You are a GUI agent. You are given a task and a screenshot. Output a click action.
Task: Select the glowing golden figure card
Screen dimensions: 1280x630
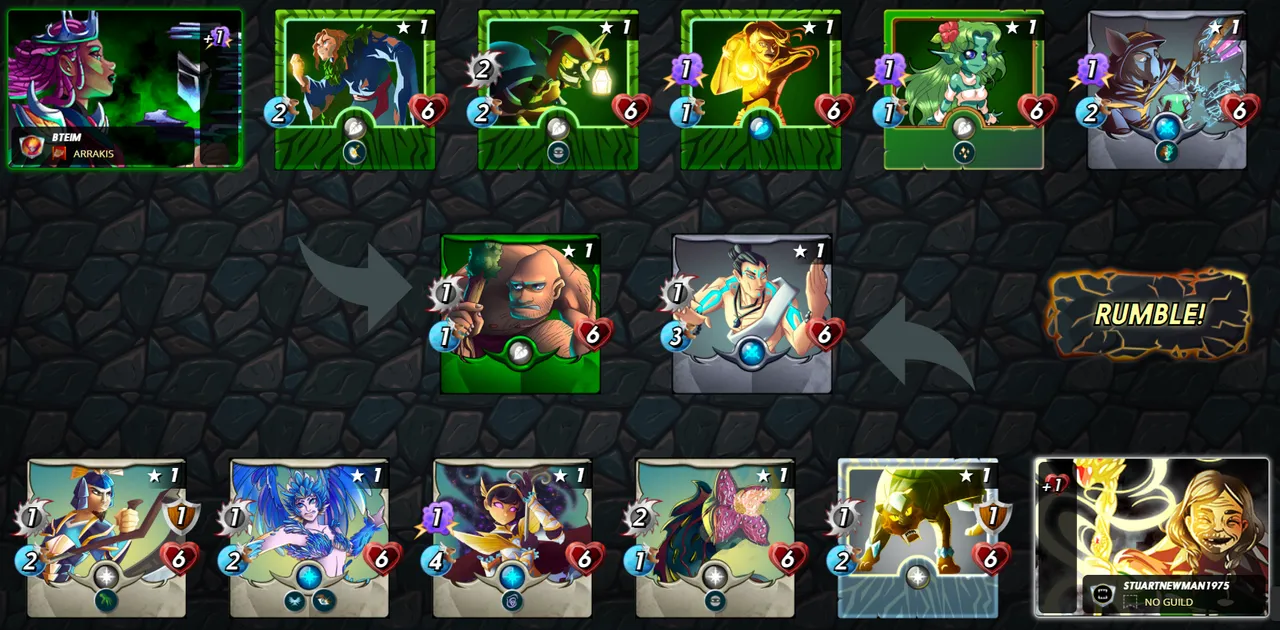click(761, 88)
